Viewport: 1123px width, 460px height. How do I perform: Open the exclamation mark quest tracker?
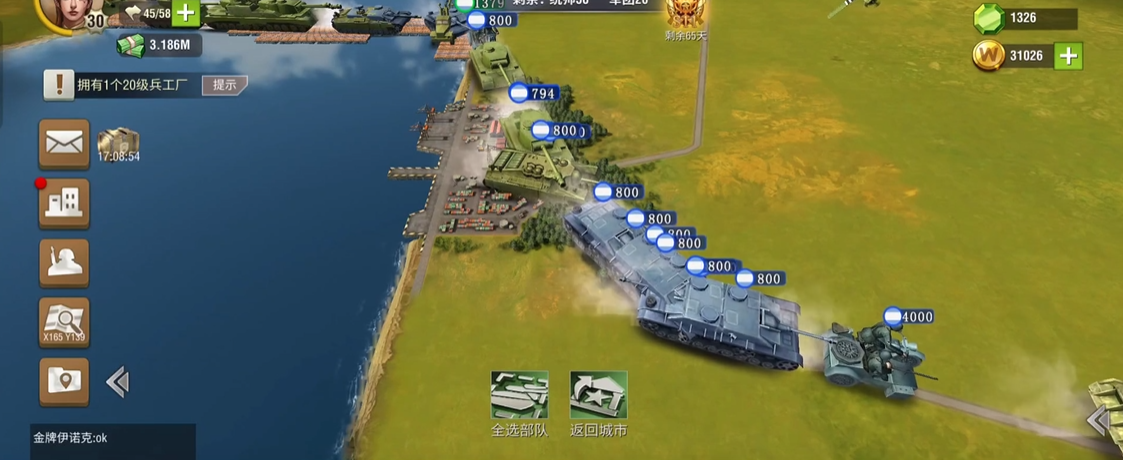[59, 85]
